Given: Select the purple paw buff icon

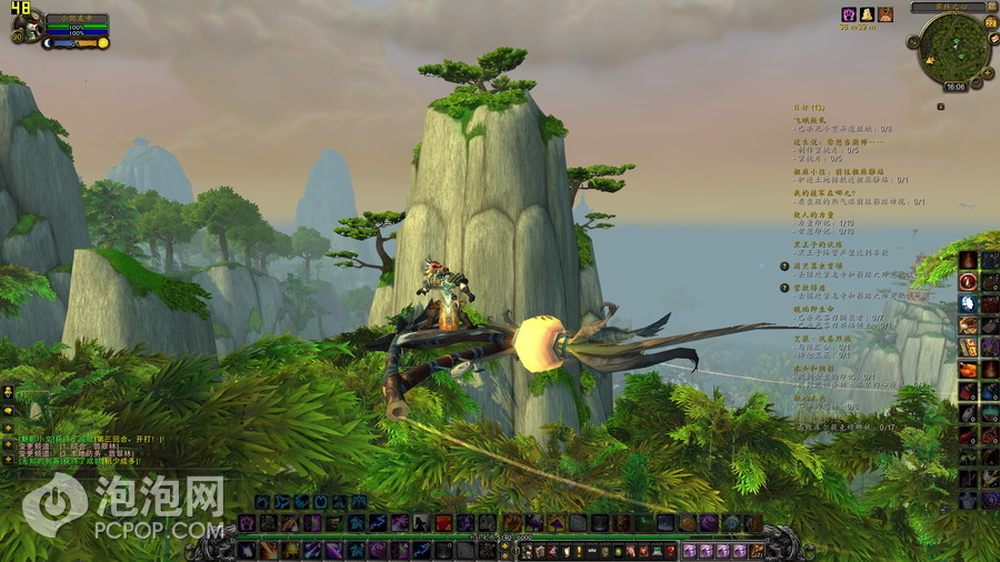Looking at the screenshot, I should [849, 14].
